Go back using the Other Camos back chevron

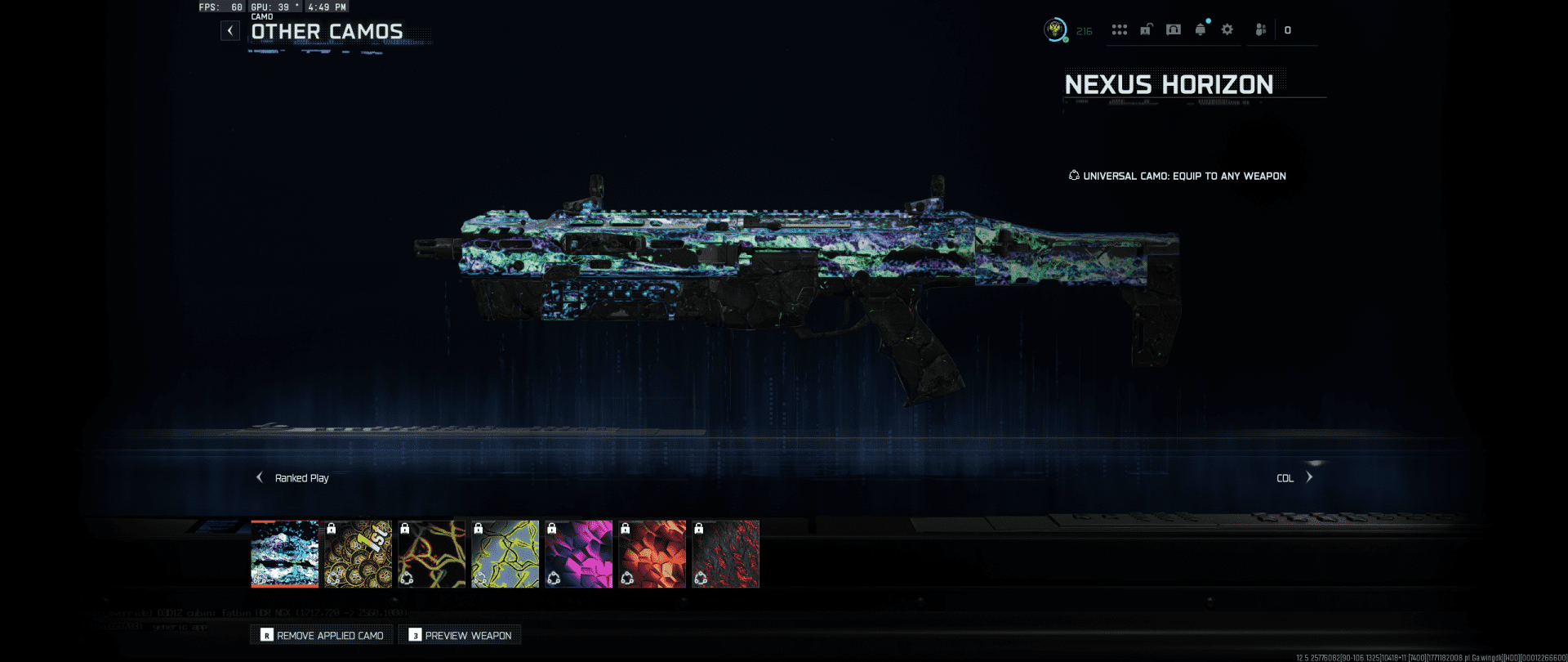(230, 30)
